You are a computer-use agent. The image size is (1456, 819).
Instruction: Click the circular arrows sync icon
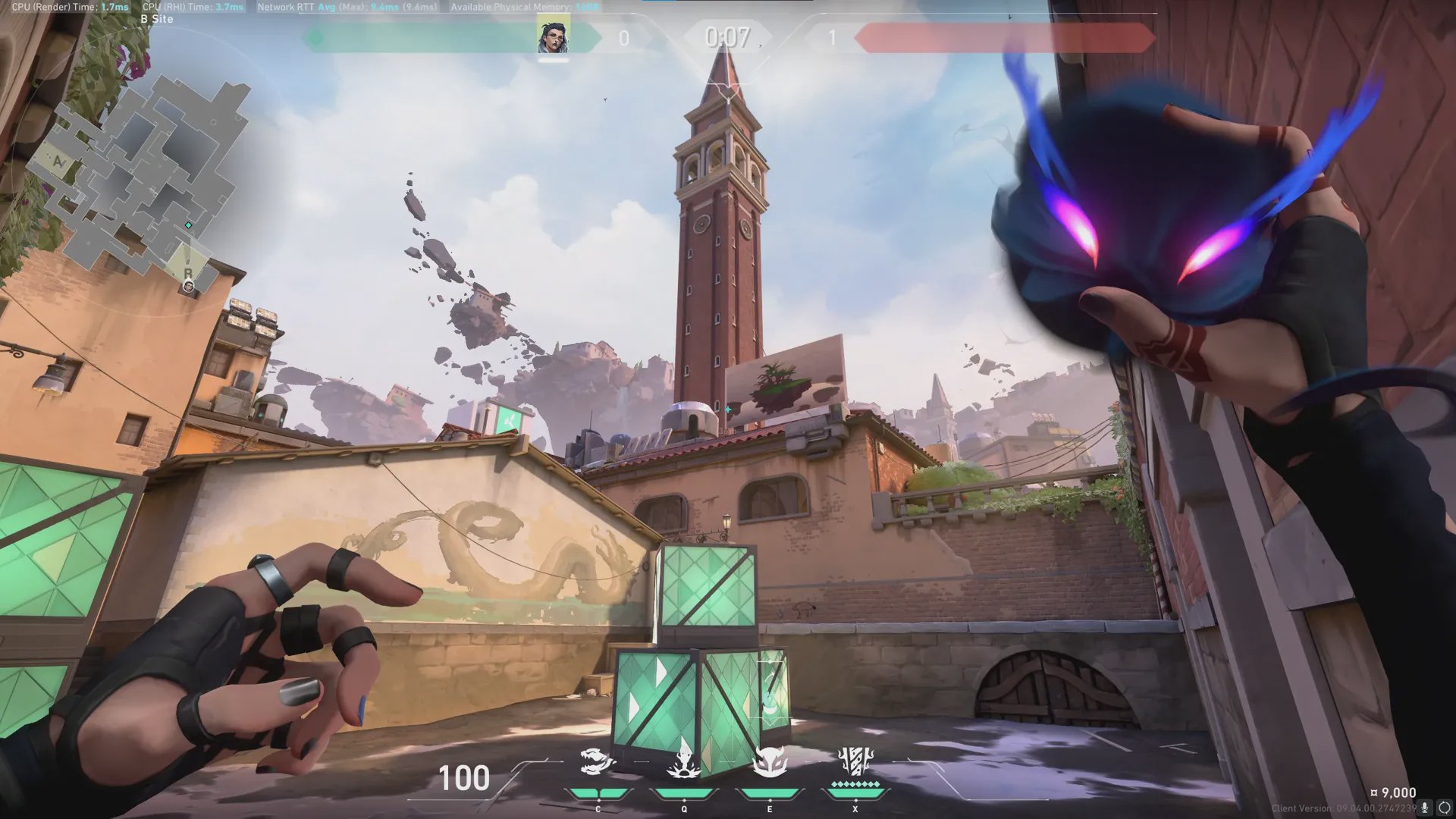(1445, 808)
